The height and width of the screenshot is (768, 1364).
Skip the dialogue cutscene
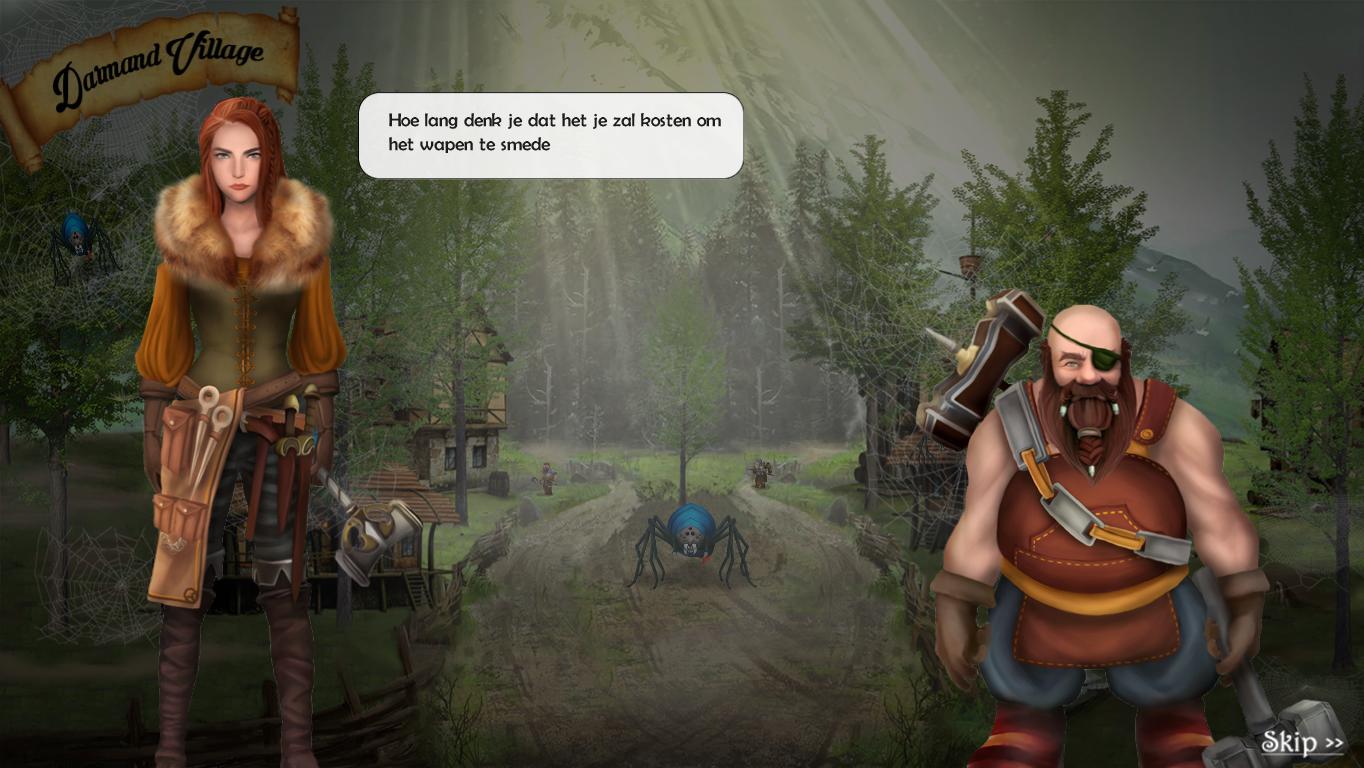coord(1301,742)
